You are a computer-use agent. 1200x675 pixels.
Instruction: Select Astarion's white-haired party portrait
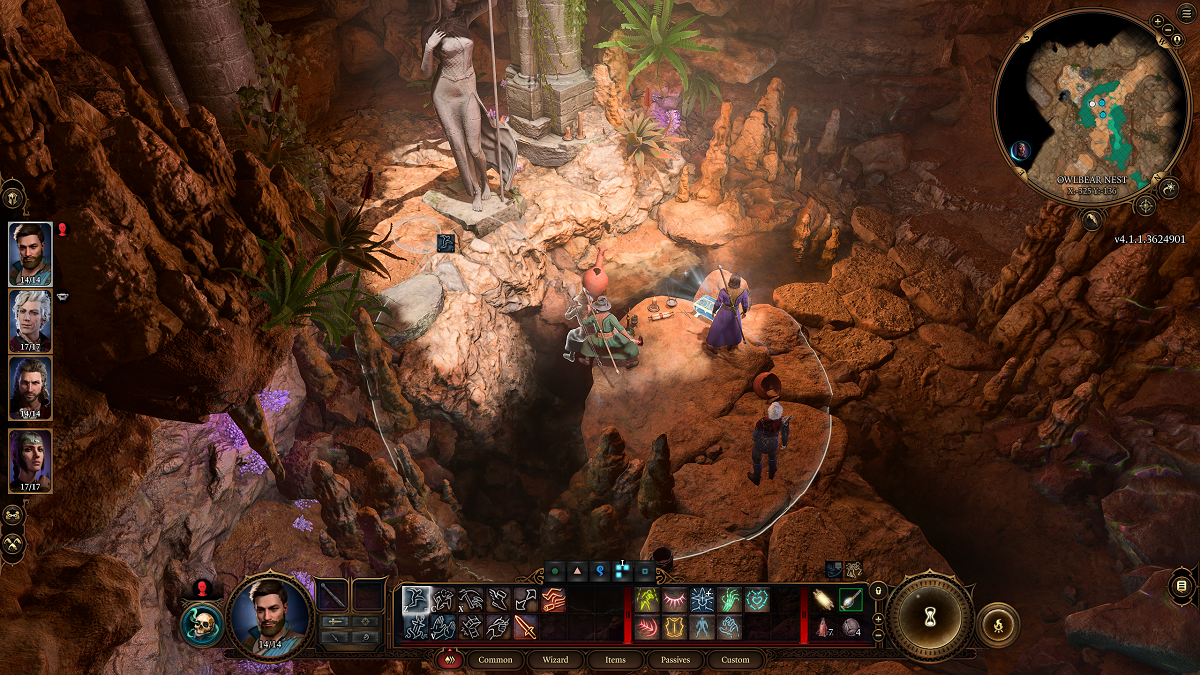point(30,320)
